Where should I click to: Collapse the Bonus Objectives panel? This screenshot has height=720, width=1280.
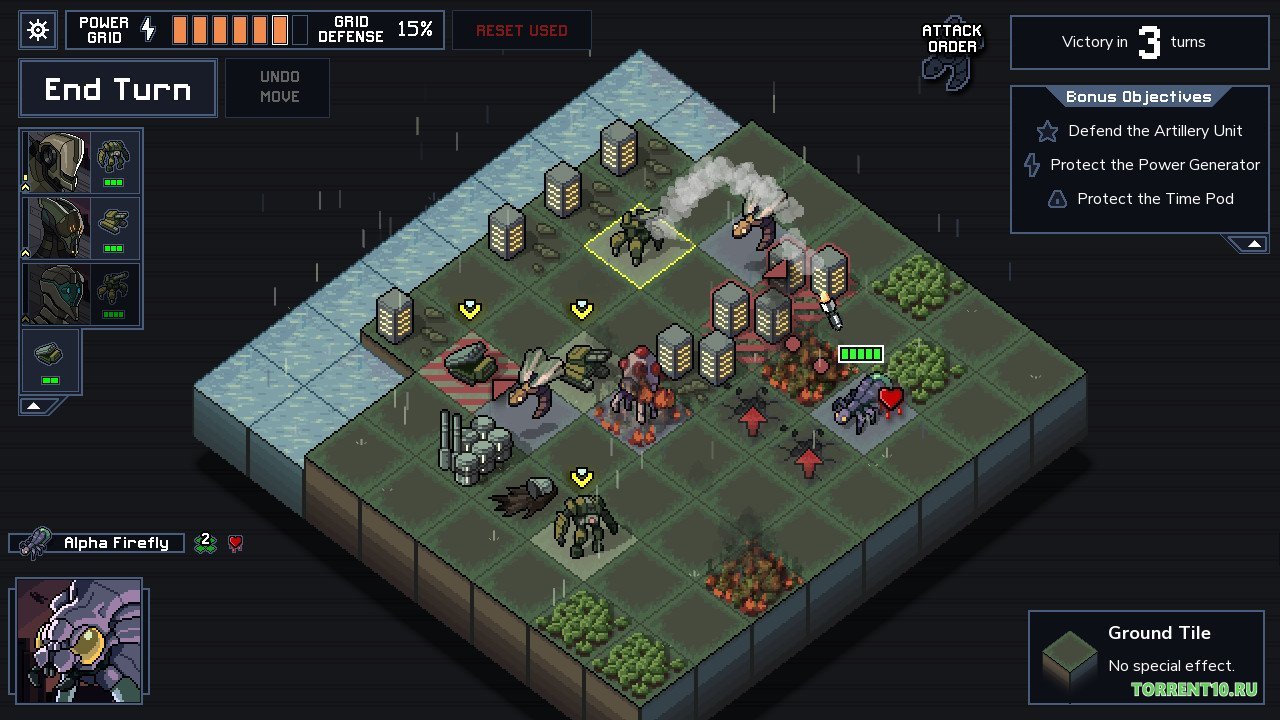(x=1253, y=242)
